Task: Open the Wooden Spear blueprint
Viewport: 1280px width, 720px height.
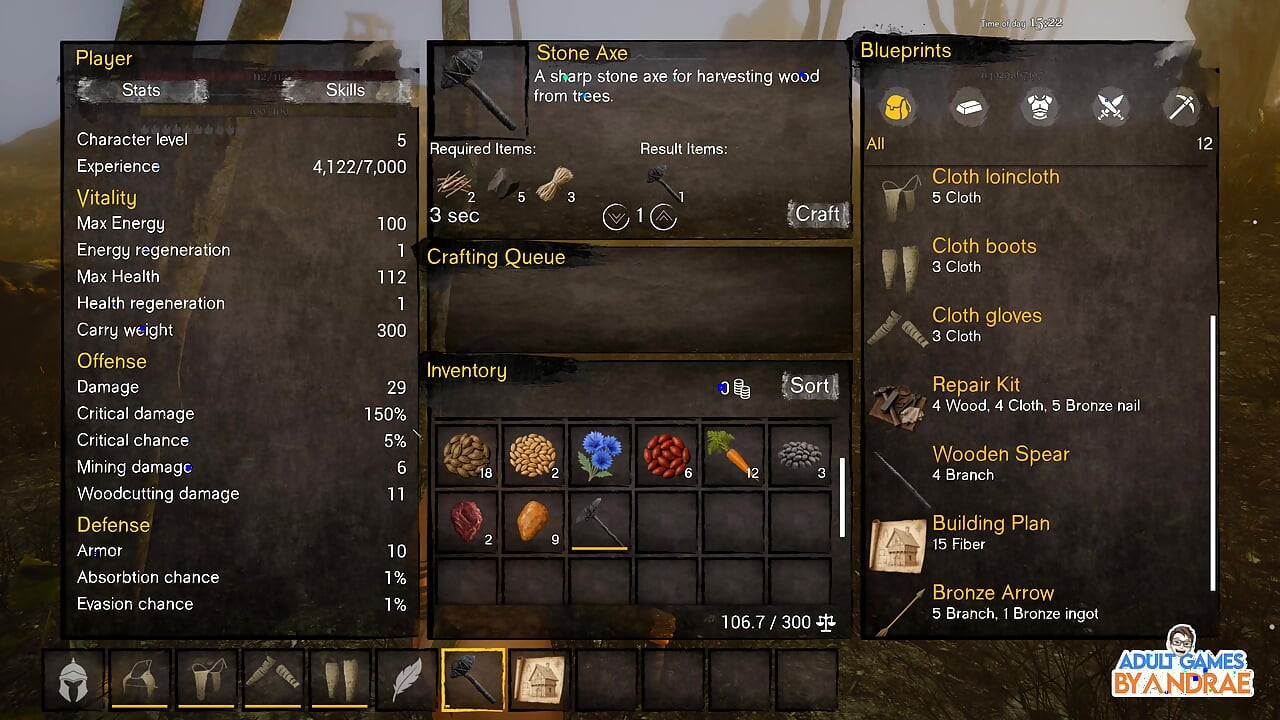Action: coord(1000,464)
